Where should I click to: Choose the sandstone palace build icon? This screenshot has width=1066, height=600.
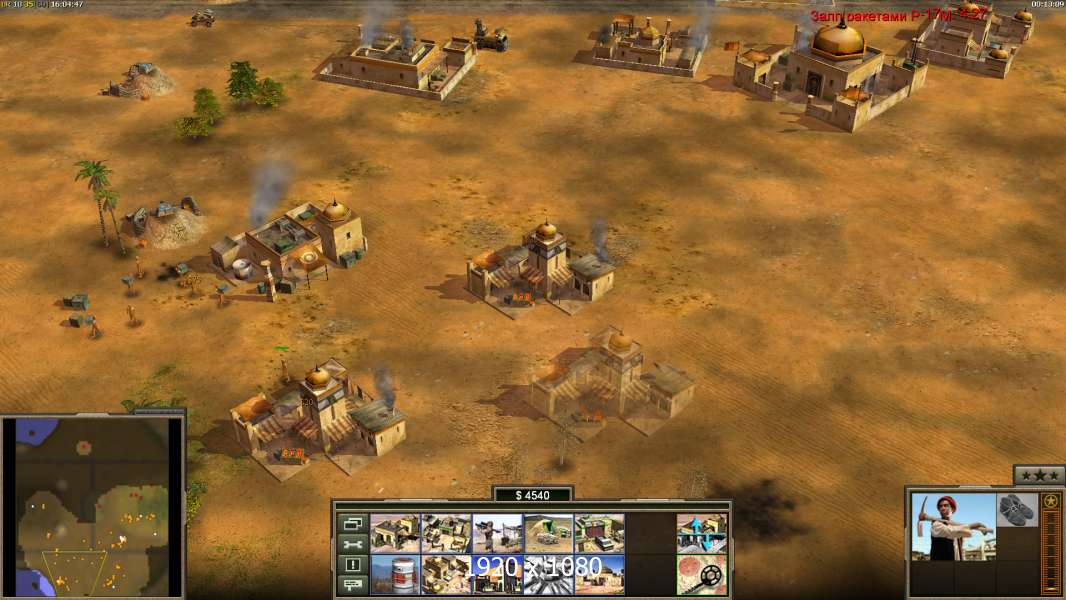click(x=446, y=574)
